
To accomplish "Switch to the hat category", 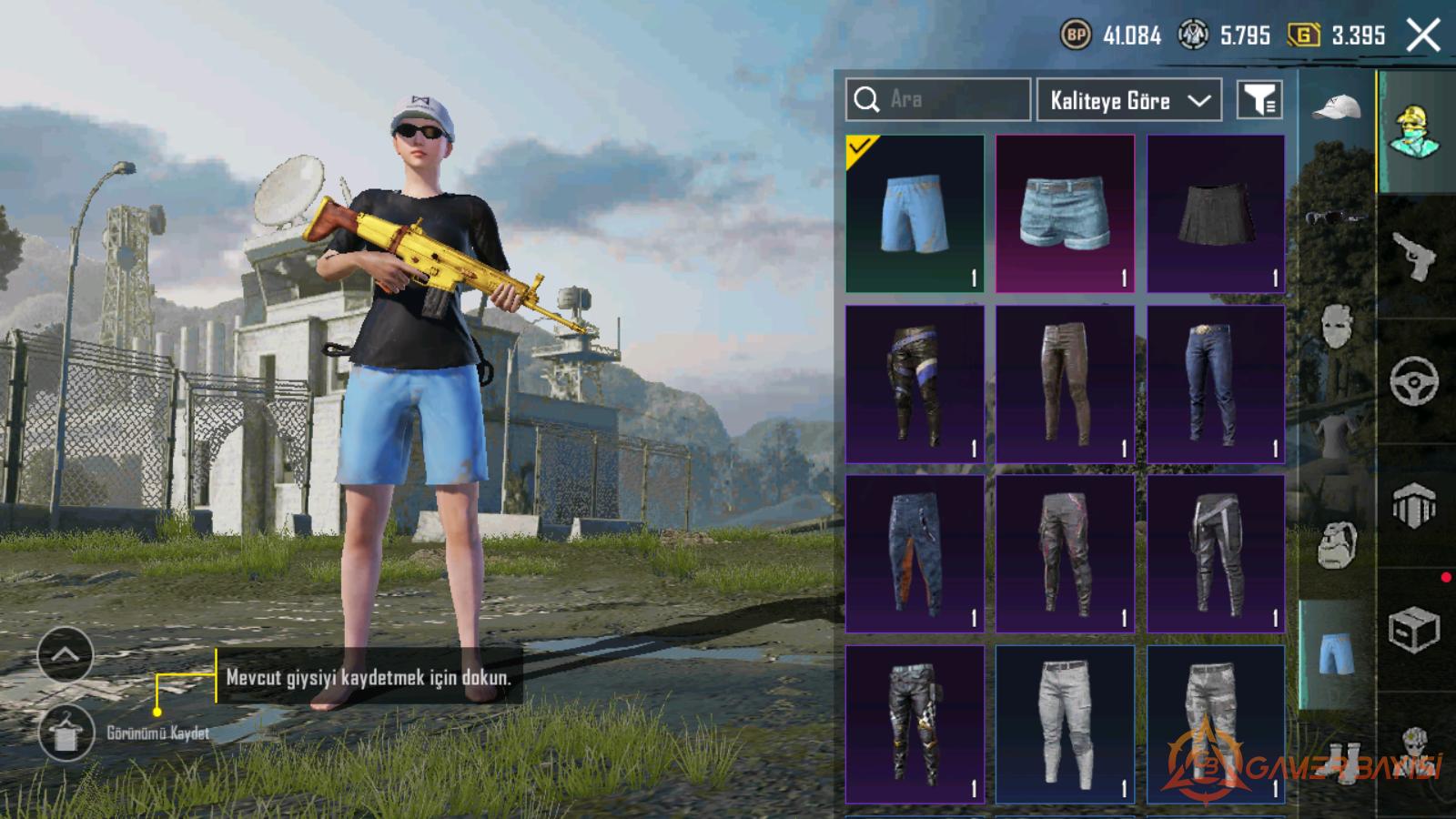I will click(1336, 109).
